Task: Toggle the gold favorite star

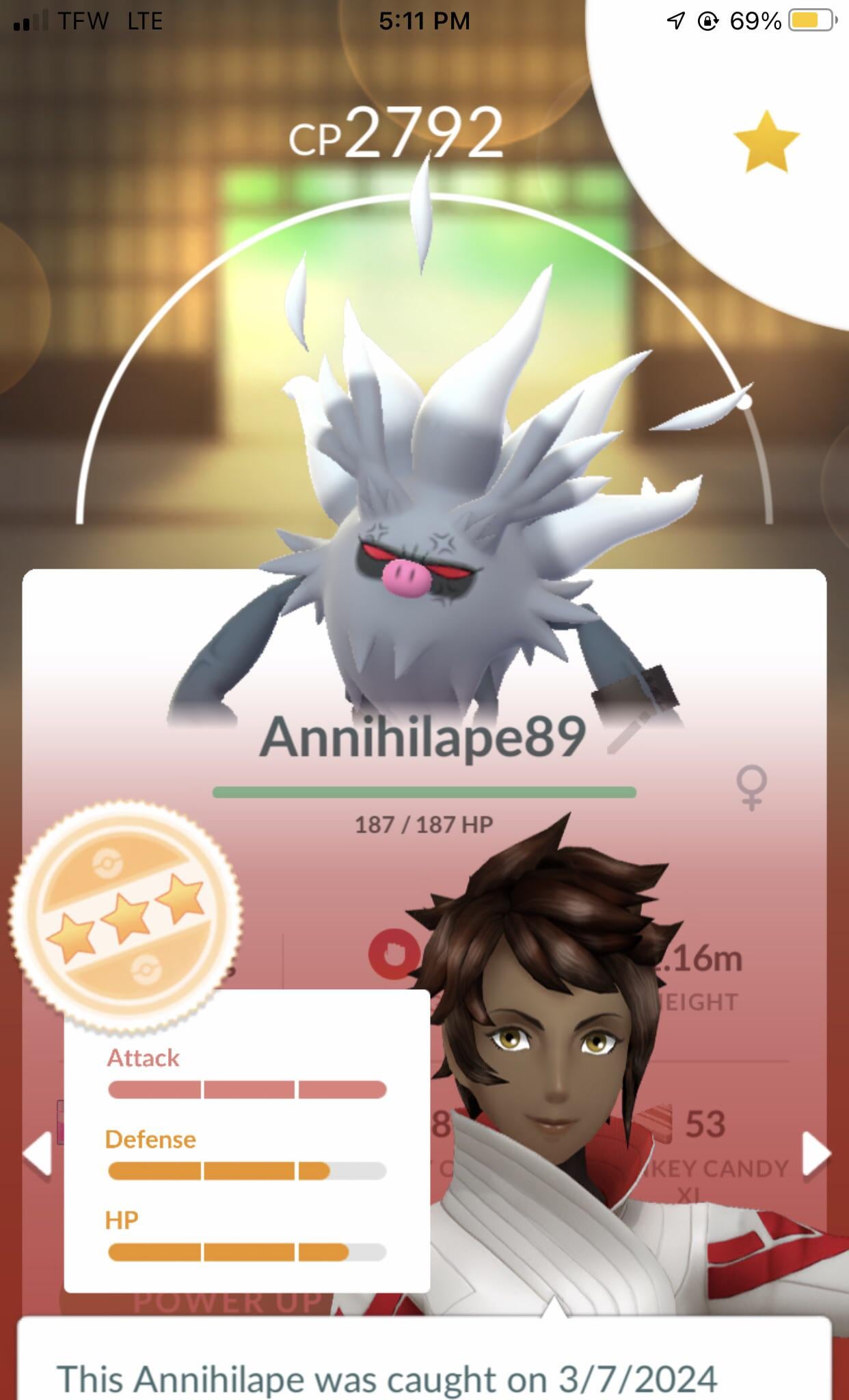Action: pyautogui.click(x=766, y=142)
